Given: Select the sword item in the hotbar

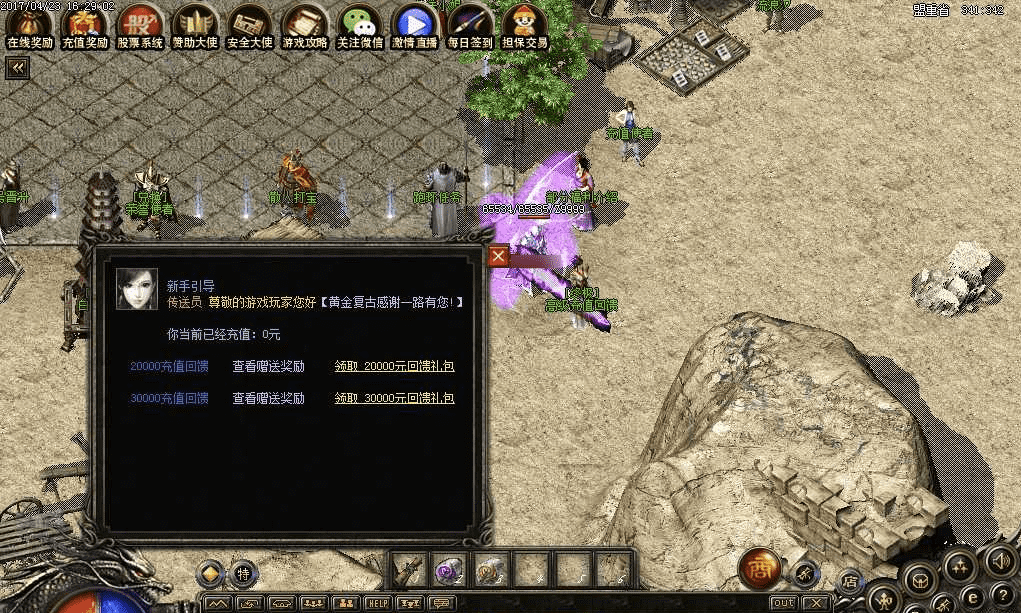Looking at the screenshot, I should 409,570.
